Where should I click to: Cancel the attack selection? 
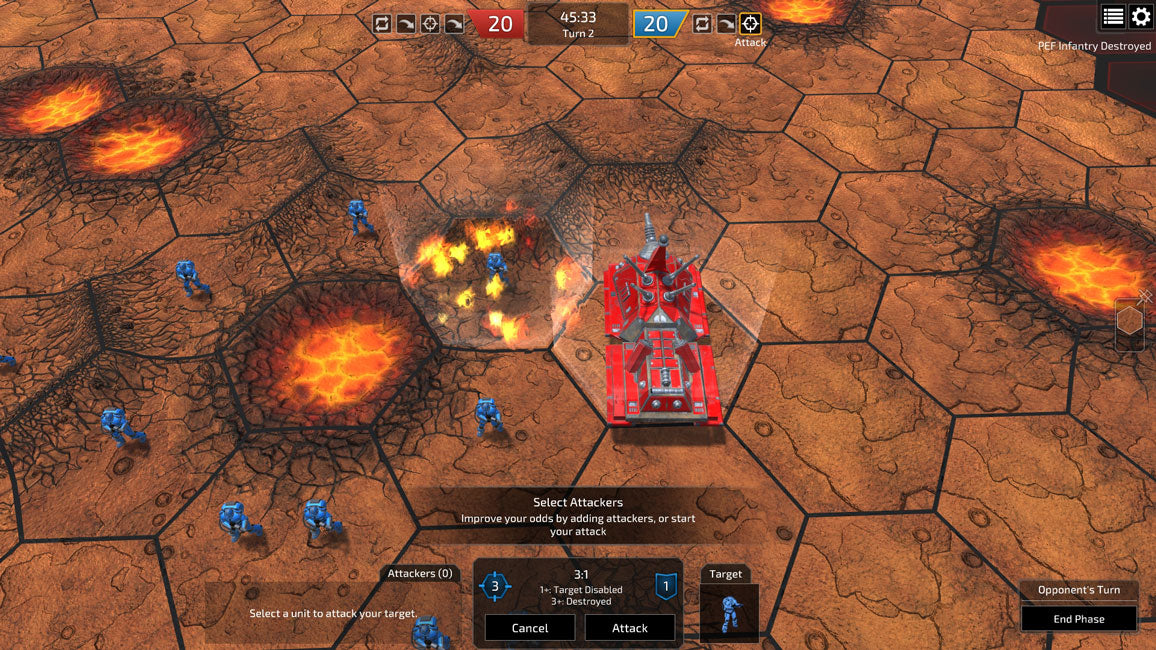pos(529,628)
